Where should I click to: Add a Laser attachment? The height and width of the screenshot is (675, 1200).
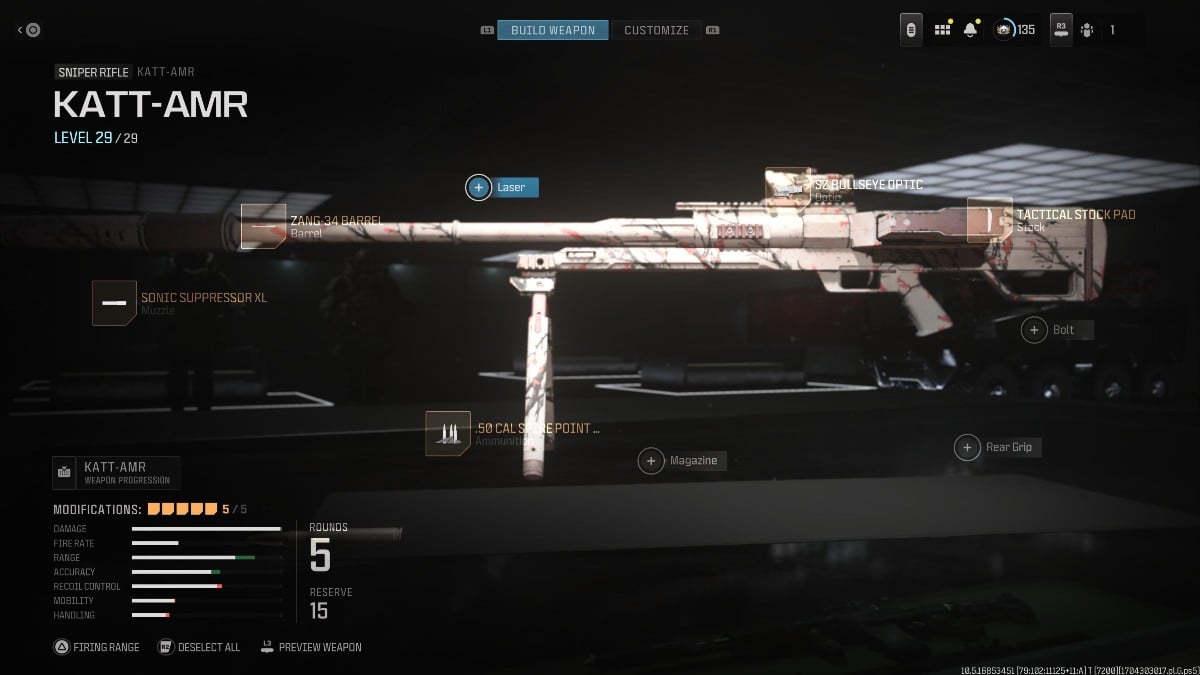[x=479, y=187]
